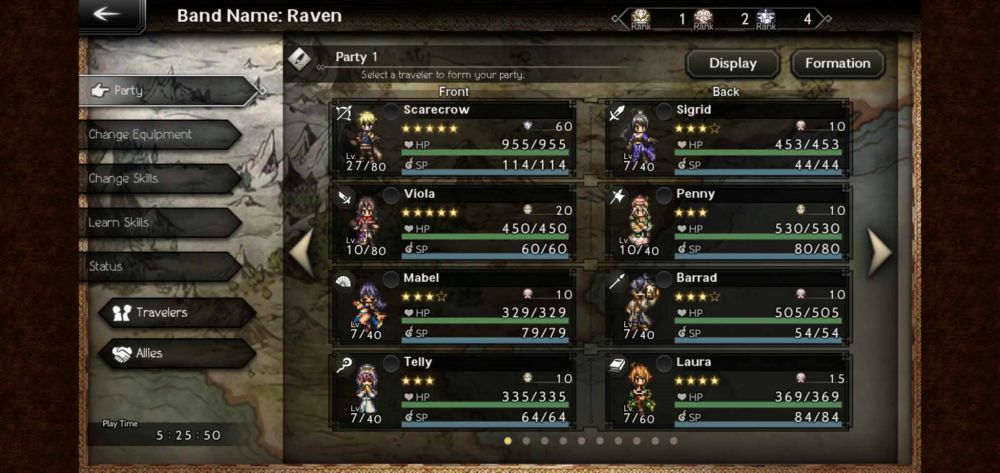This screenshot has height=473, width=1000.
Task: Open the Allies list
Action: click(175, 353)
